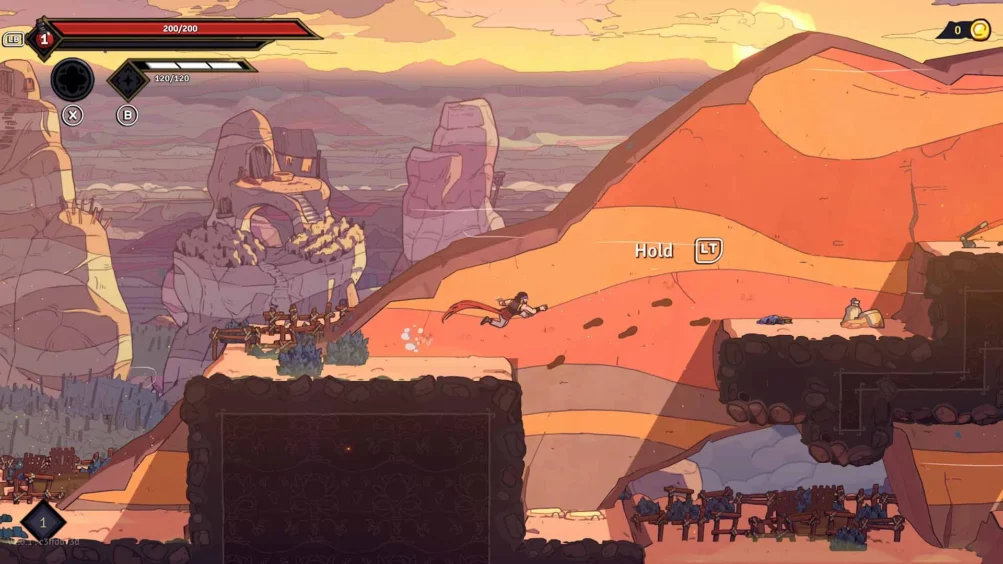Click the red healing flask badge

[43, 40]
